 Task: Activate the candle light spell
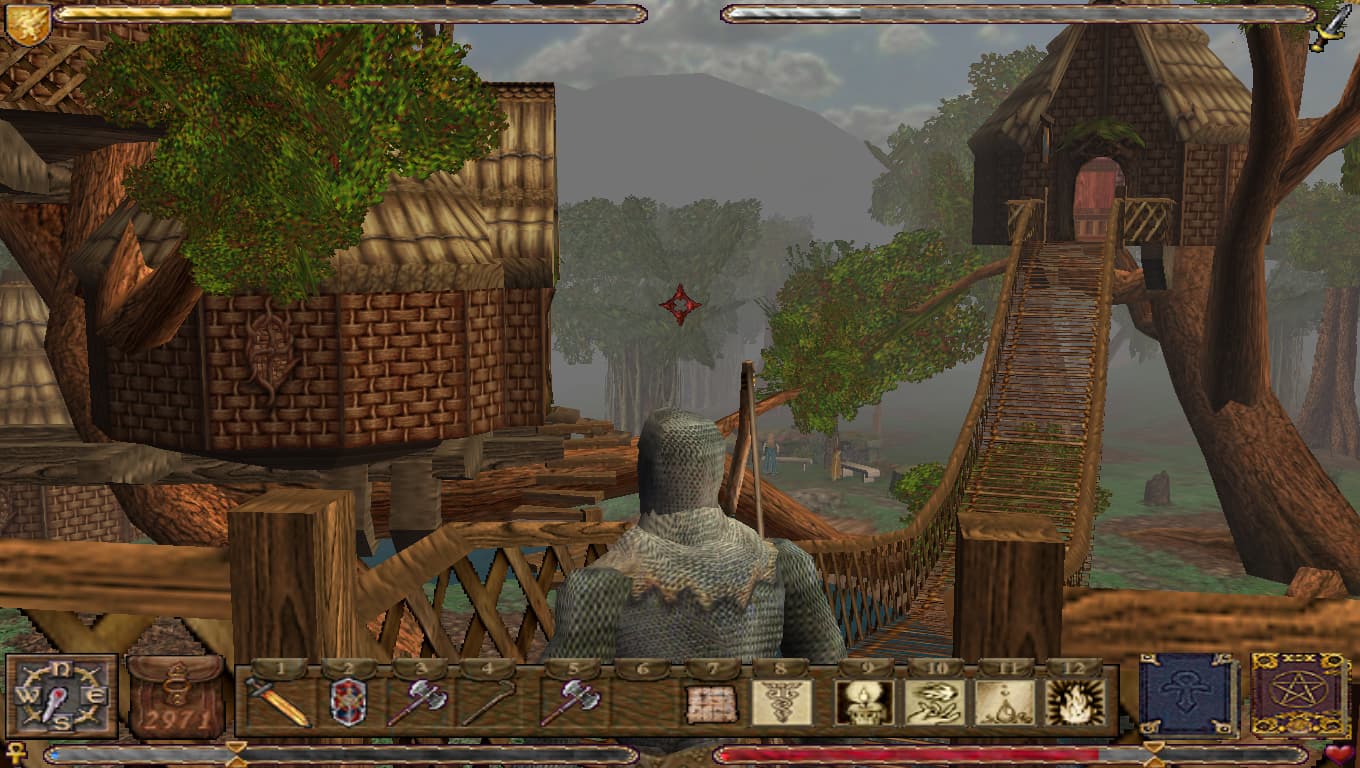click(x=865, y=702)
